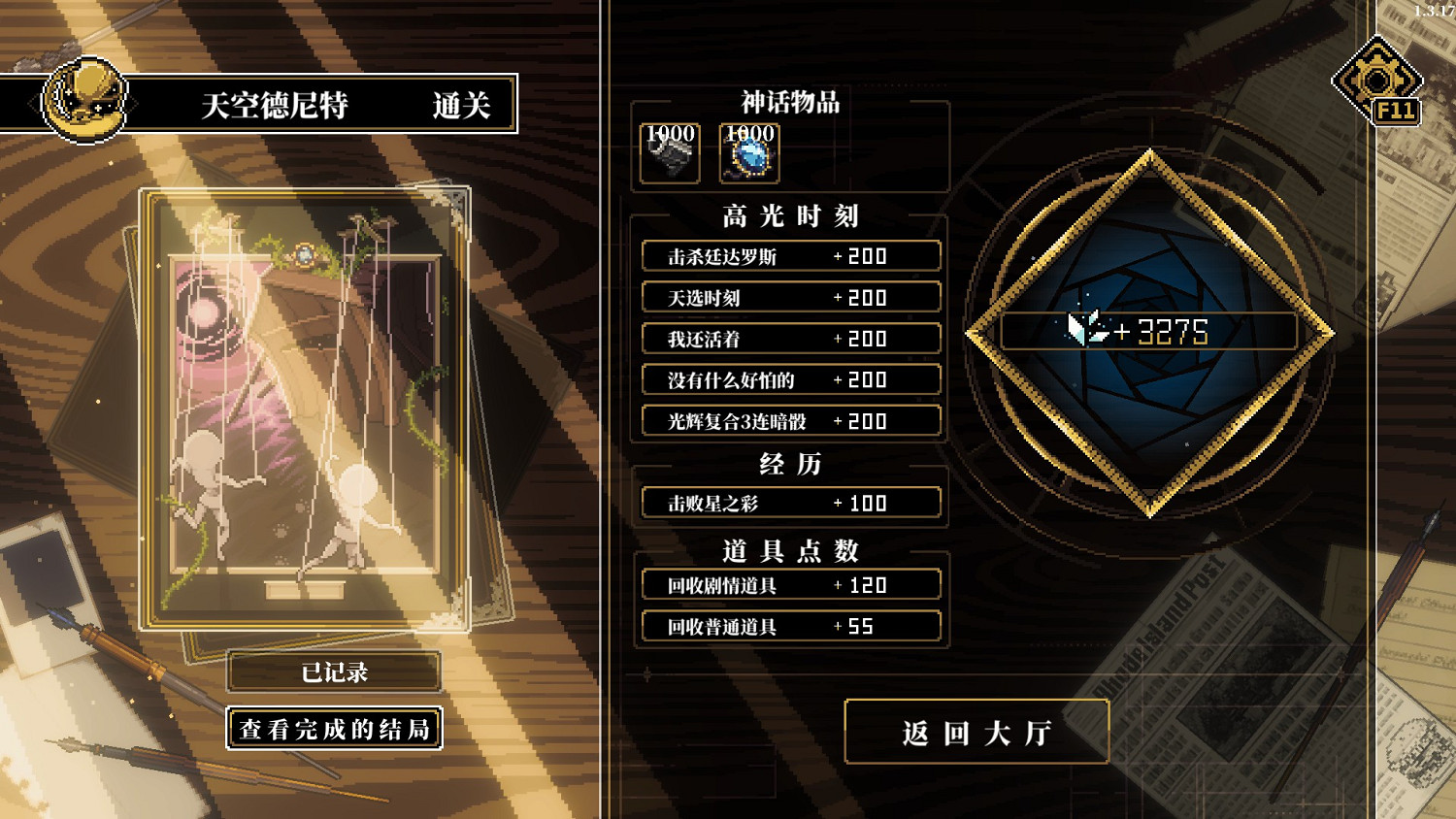Click the large central diamond rose emblem
Image resolution: width=1456 pixels, height=819 pixels.
point(1150,330)
